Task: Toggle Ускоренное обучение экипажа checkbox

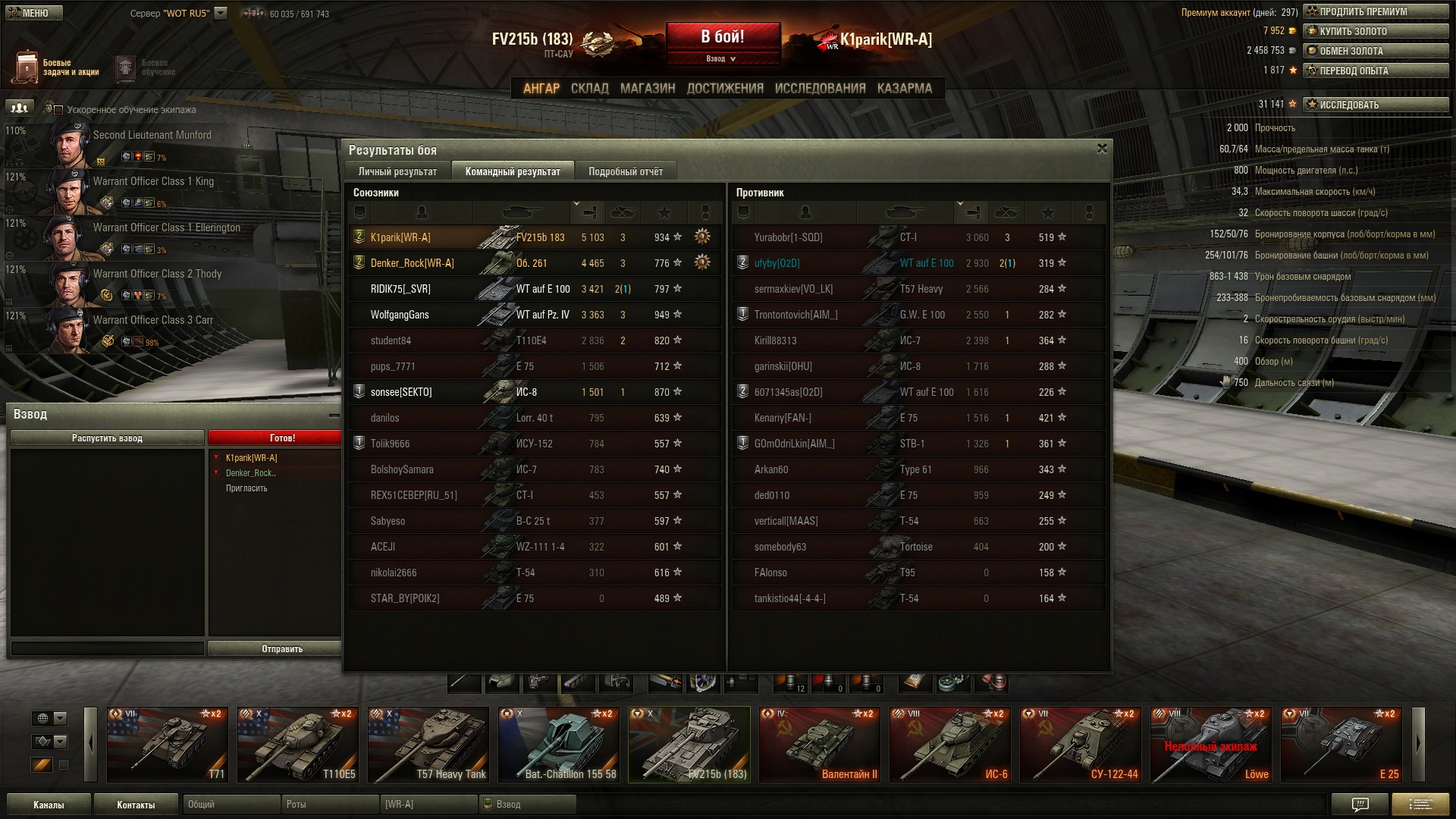Action: 58,110
